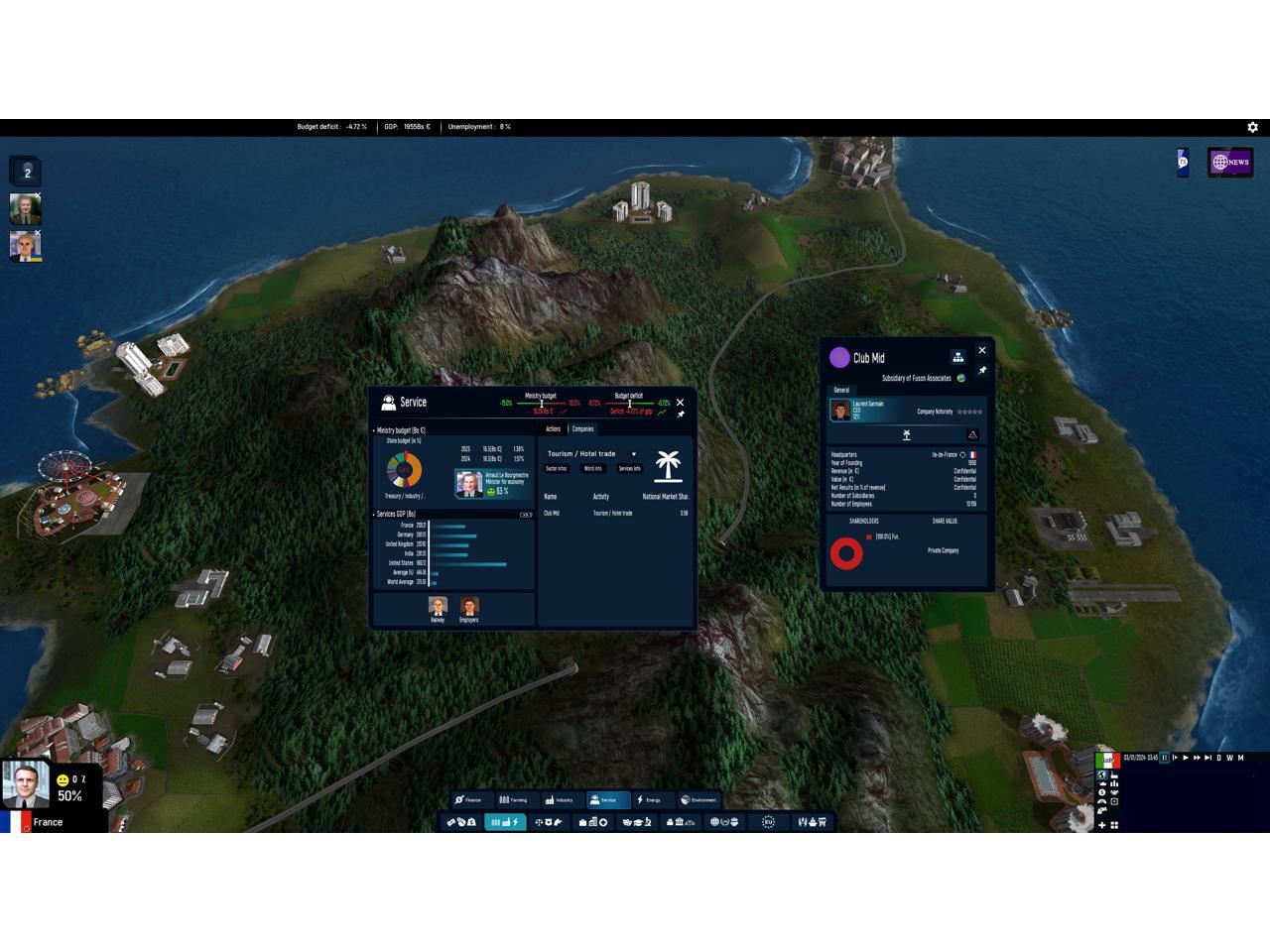
Task: Click the Sector Infos button
Action: [556, 469]
